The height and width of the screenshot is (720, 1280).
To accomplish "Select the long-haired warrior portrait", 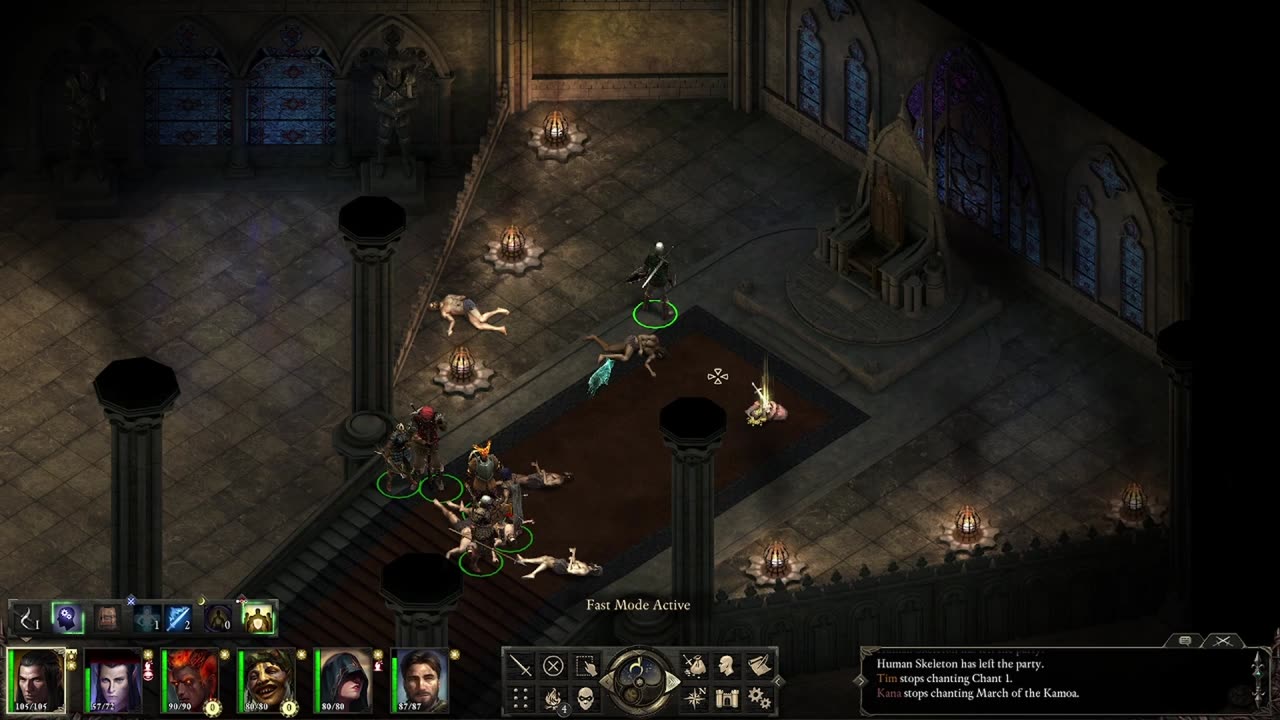I will click(37, 679).
